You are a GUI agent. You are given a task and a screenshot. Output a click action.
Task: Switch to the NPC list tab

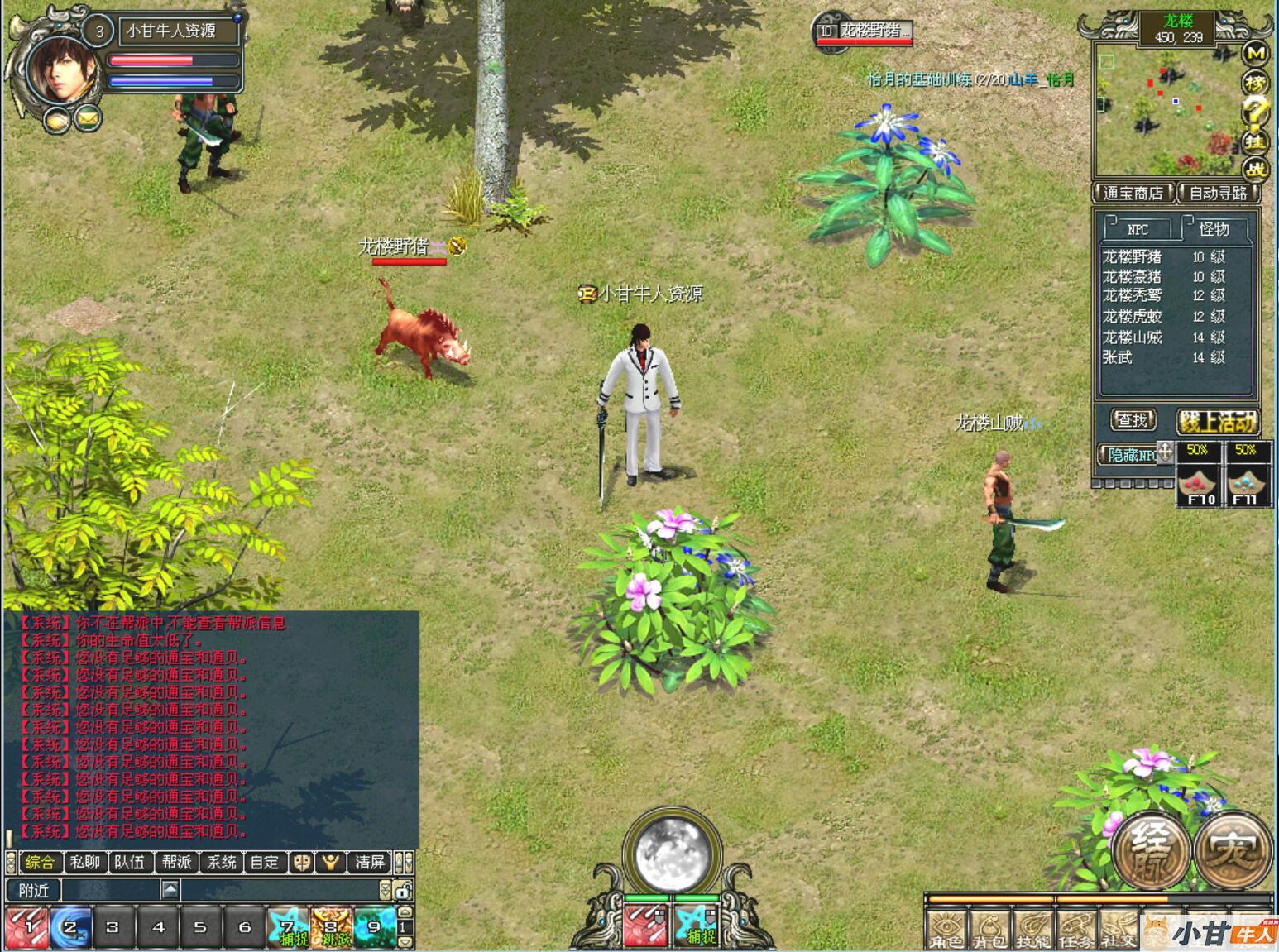(x=1138, y=229)
